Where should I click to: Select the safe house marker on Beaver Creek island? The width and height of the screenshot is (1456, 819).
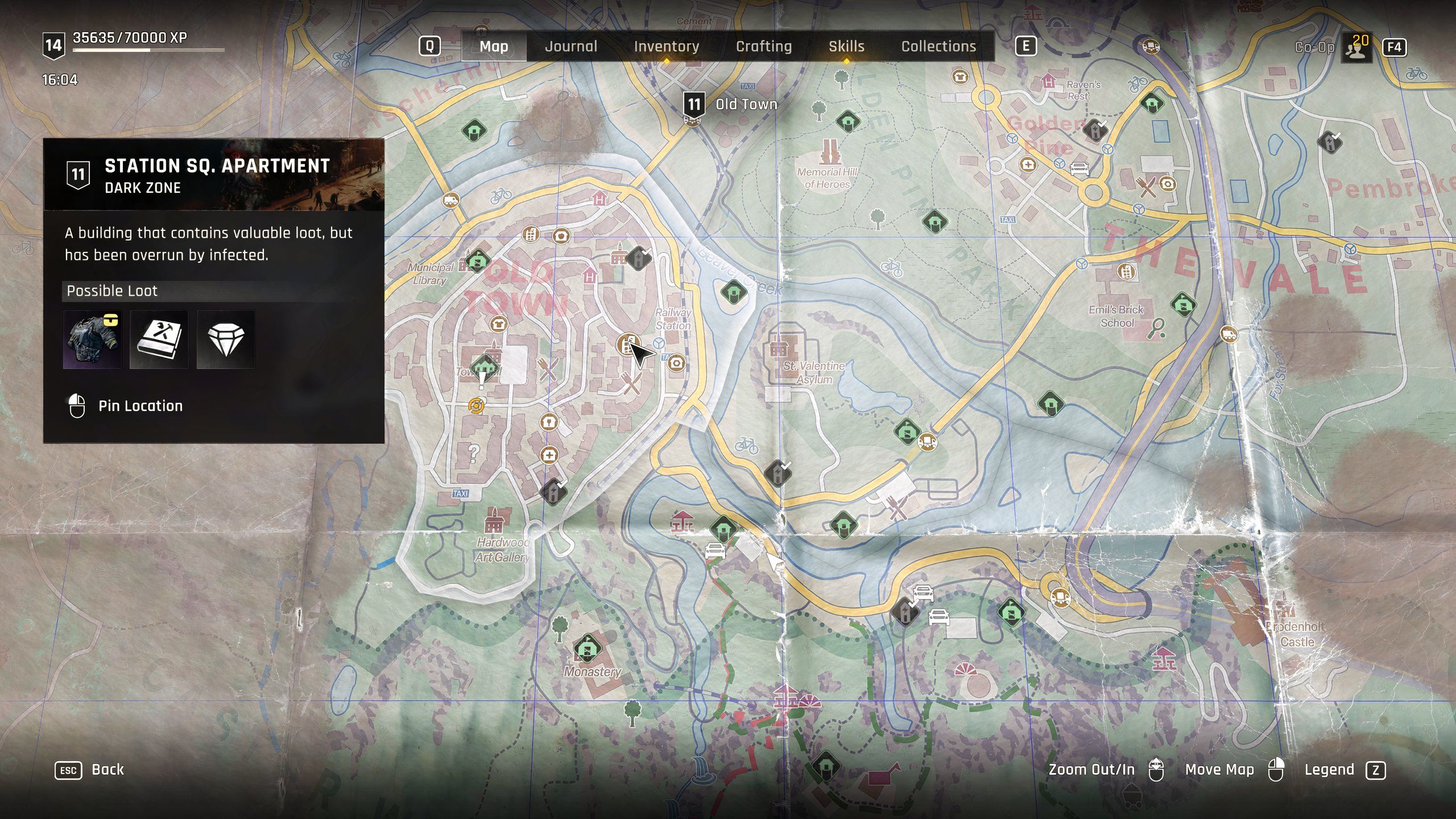(x=734, y=292)
